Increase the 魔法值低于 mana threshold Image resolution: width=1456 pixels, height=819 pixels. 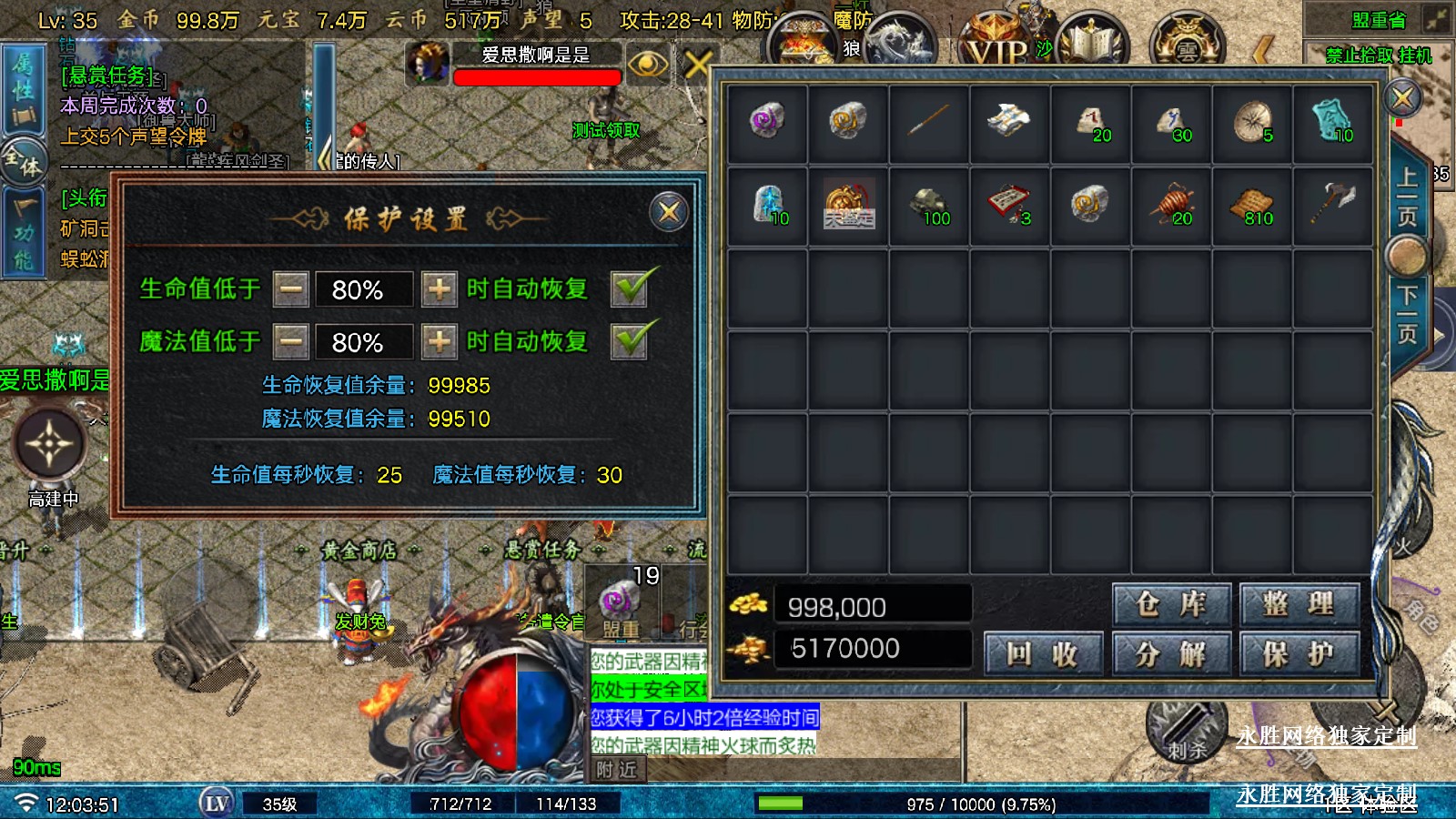440,342
